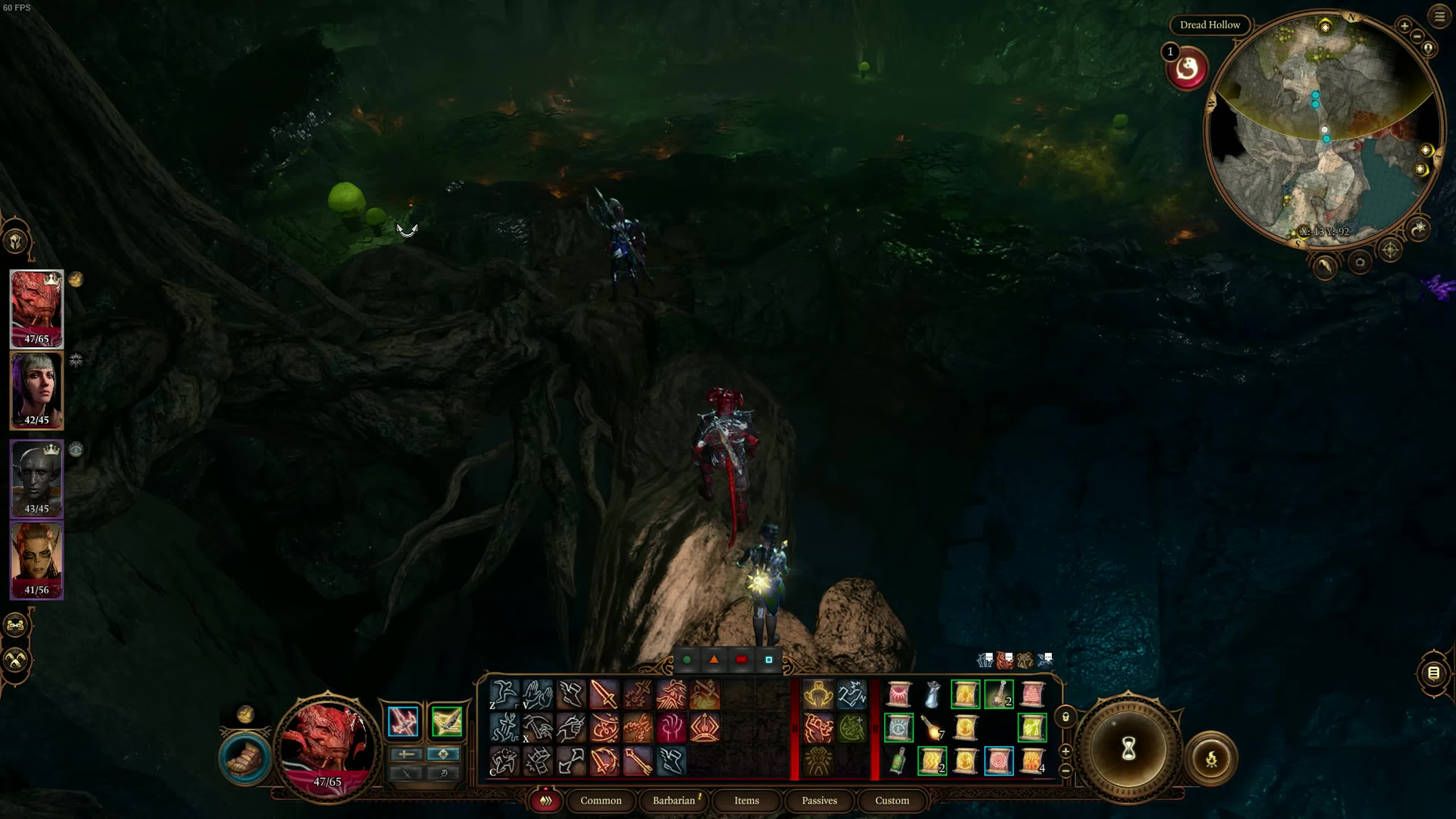This screenshot has height=819, width=1456.
Task: Select the ranged bow weapon slot
Action: click(447, 722)
